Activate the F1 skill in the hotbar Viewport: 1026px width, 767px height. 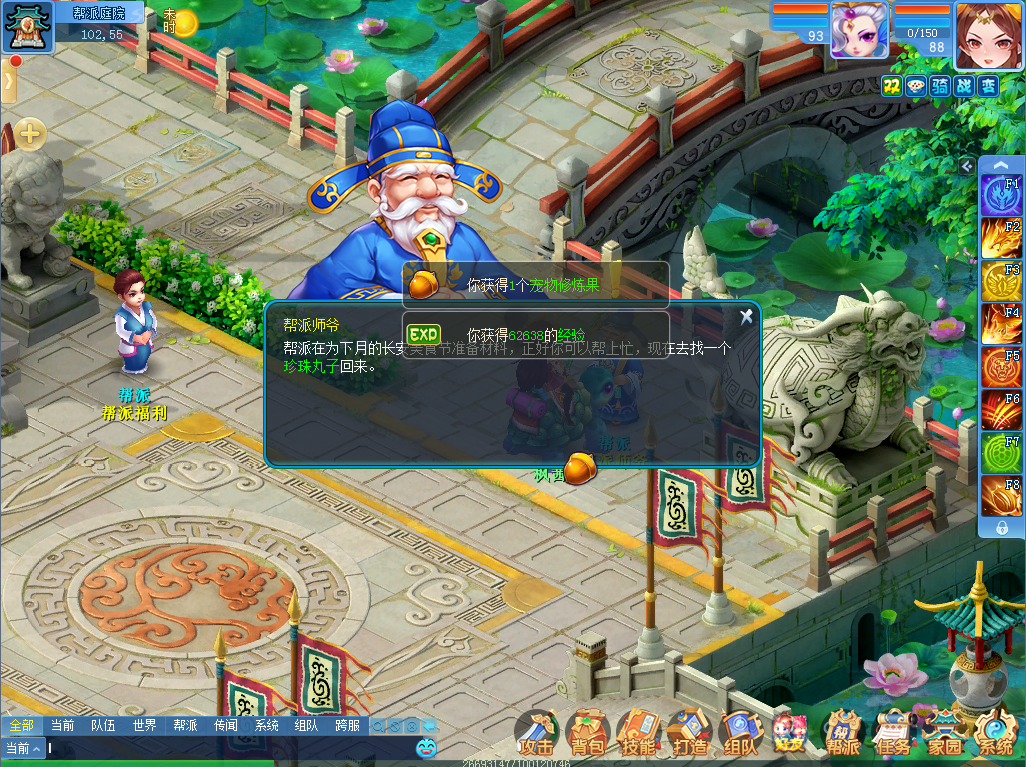[x=1000, y=195]
